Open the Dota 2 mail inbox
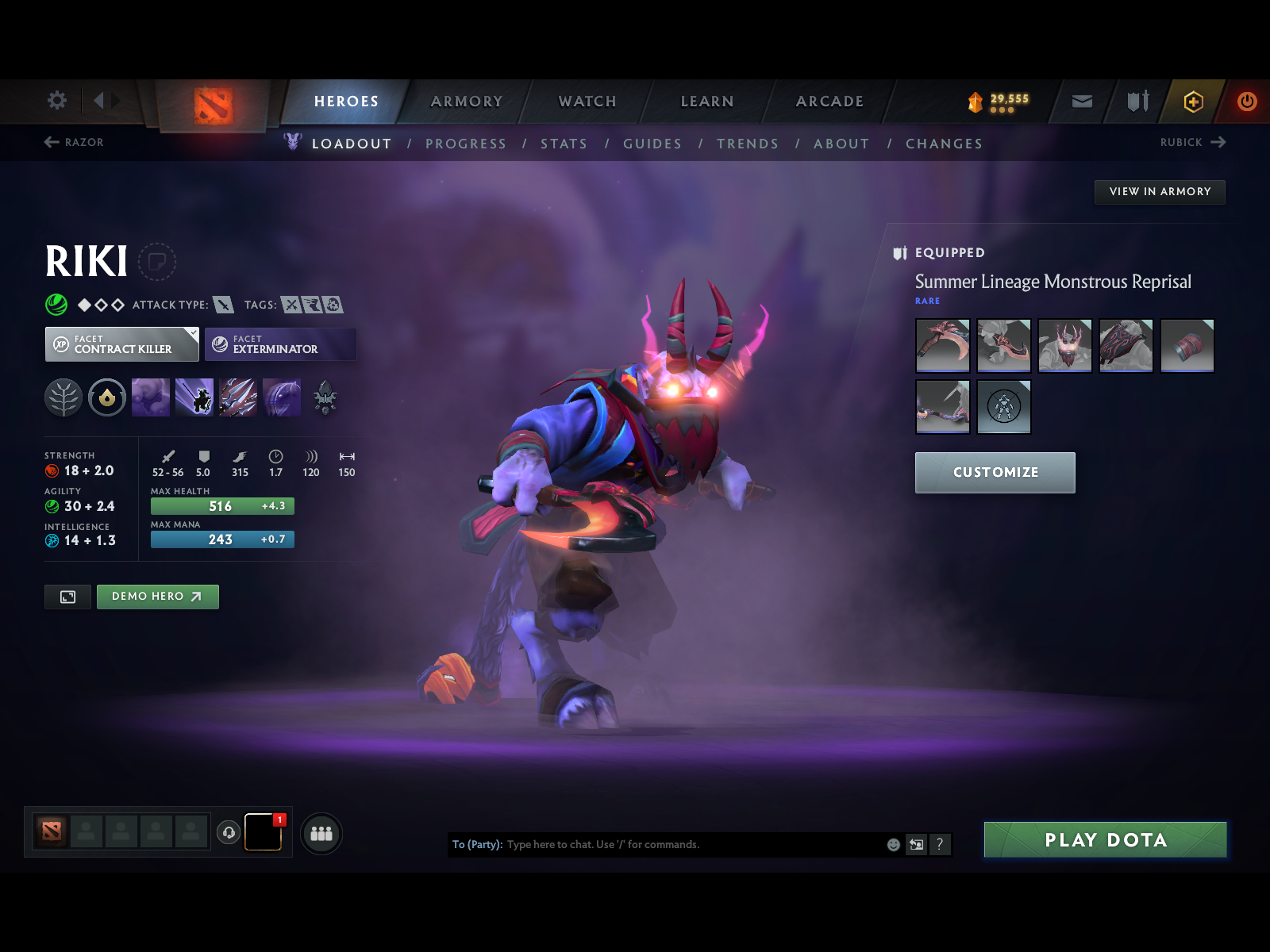Viewport: 1270px width, 952px height. (x=1081, y=102)
